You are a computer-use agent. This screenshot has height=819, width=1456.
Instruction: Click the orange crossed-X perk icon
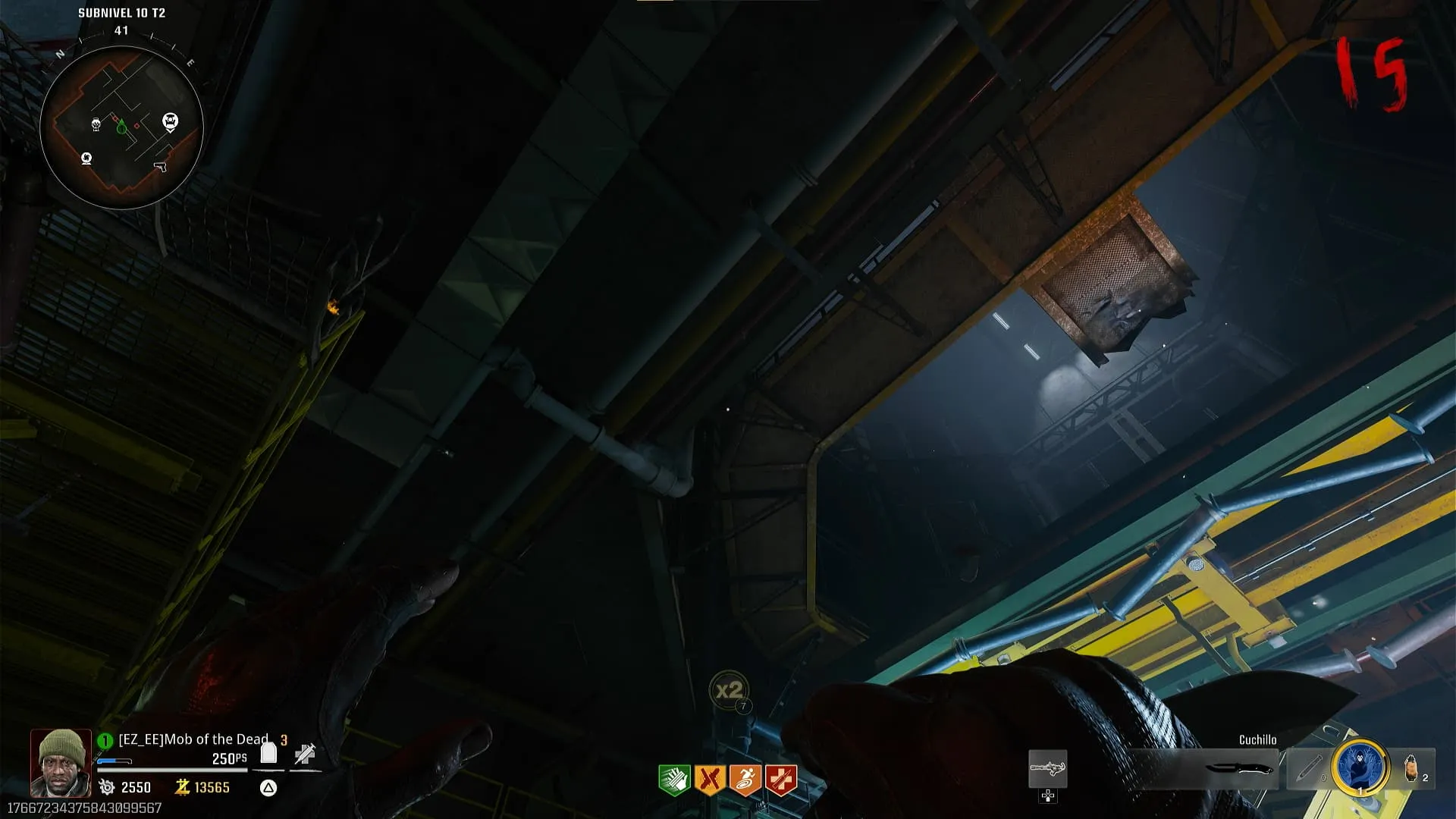pos(709,780)
